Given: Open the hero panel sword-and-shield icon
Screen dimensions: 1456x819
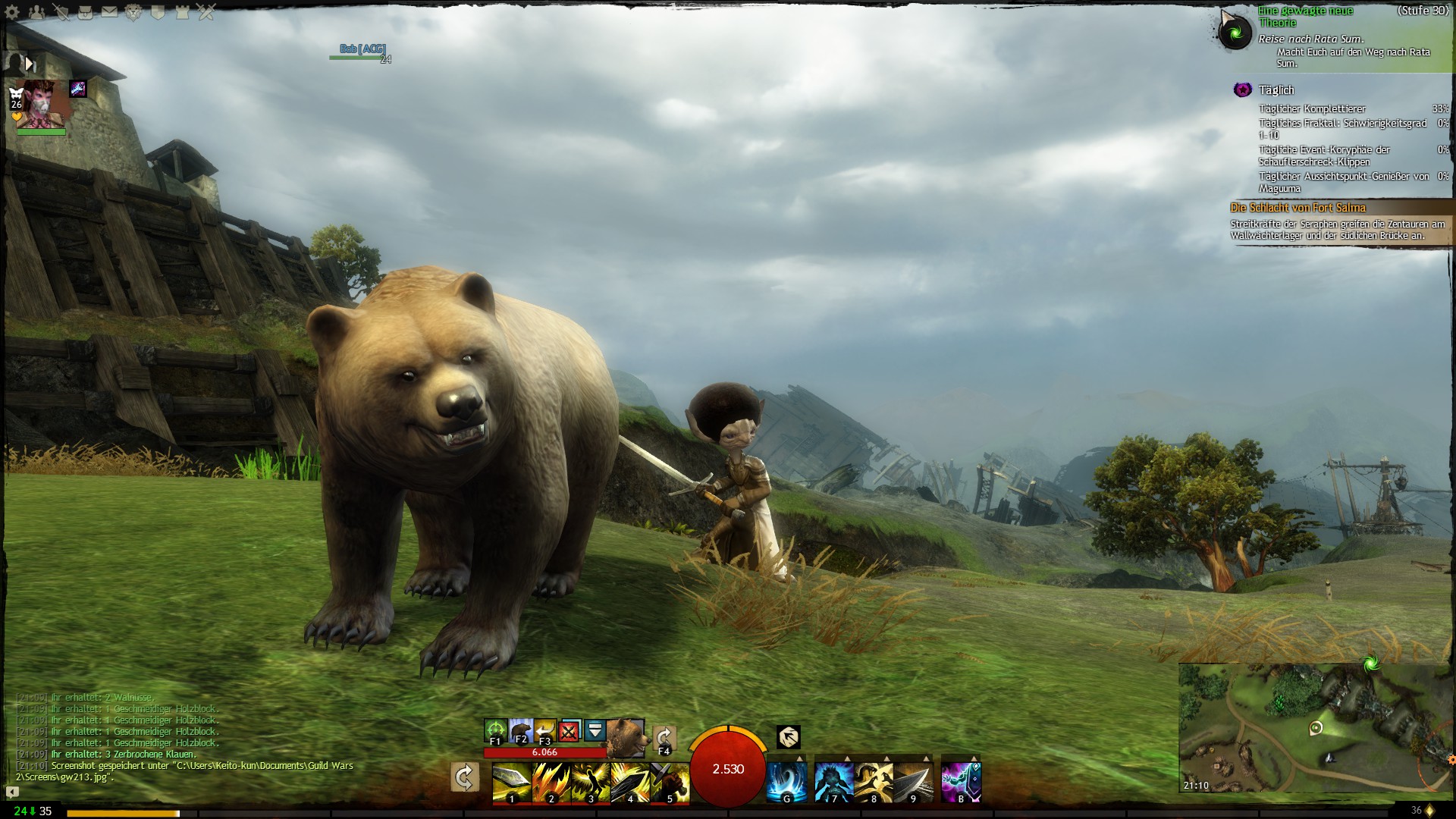Looking at the screenshot, I should coord(61,12).
